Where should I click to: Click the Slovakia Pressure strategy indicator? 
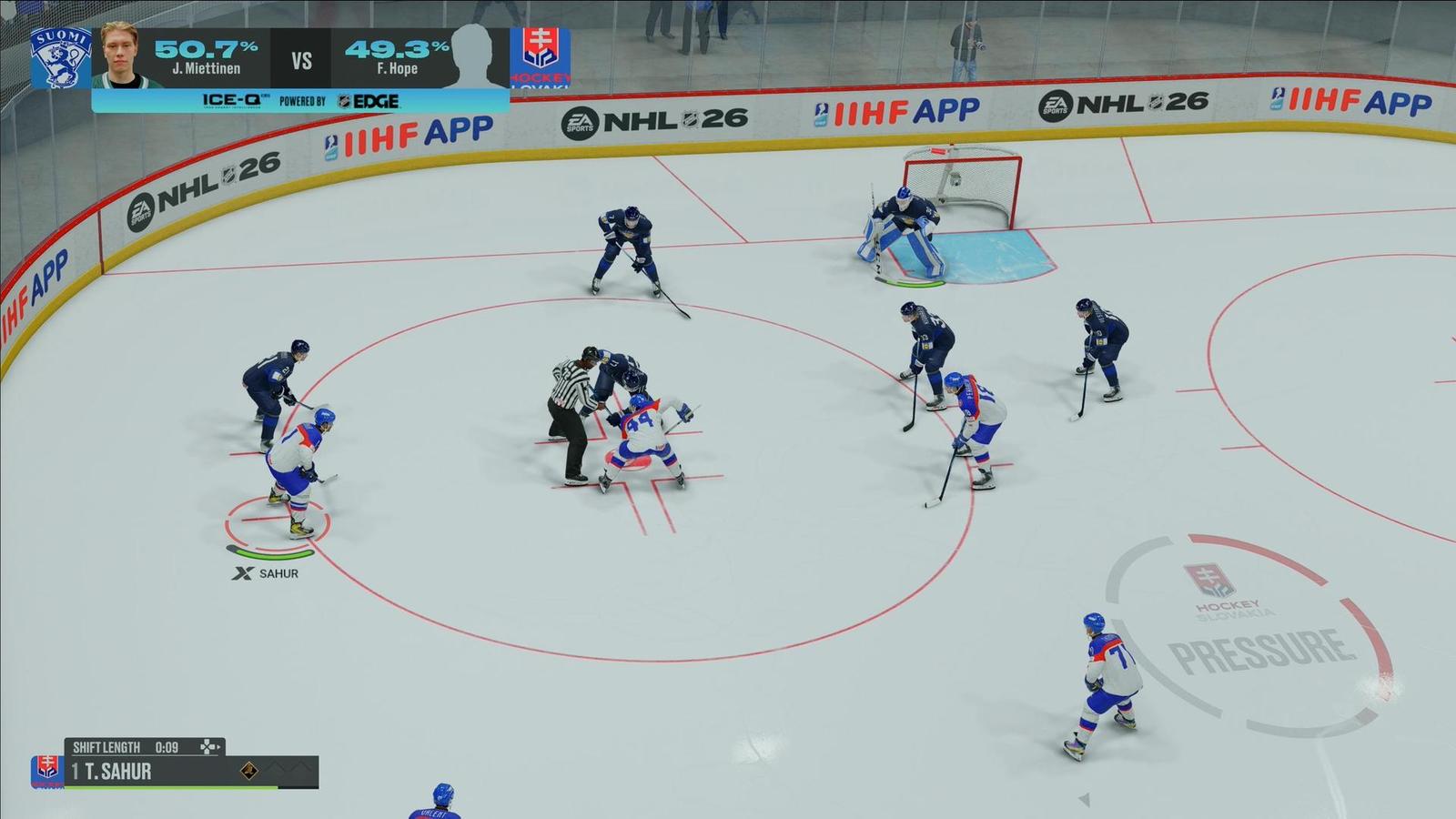[1249, 633]
